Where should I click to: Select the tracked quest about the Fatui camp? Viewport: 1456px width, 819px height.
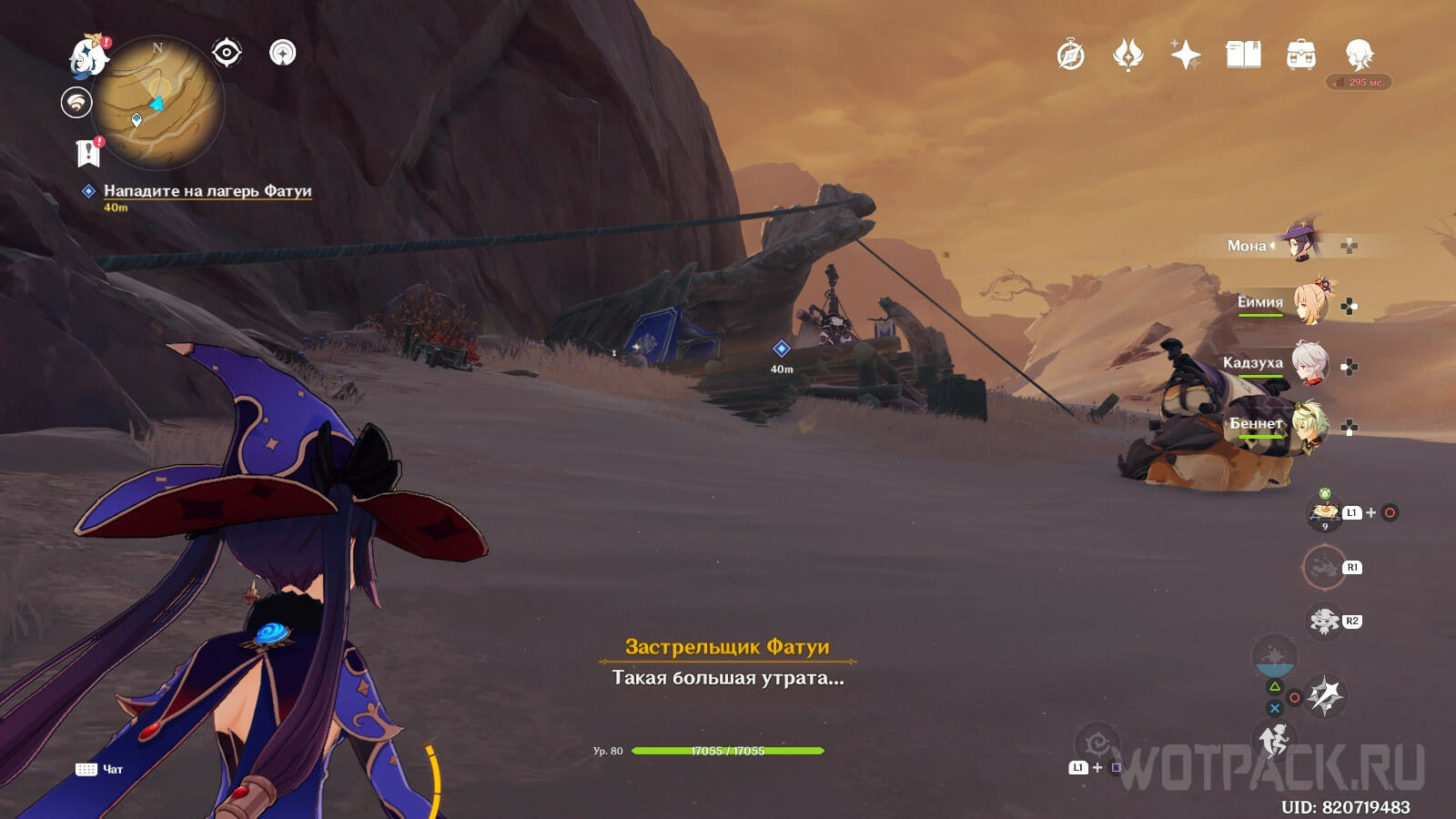click(x=207, y=191)
